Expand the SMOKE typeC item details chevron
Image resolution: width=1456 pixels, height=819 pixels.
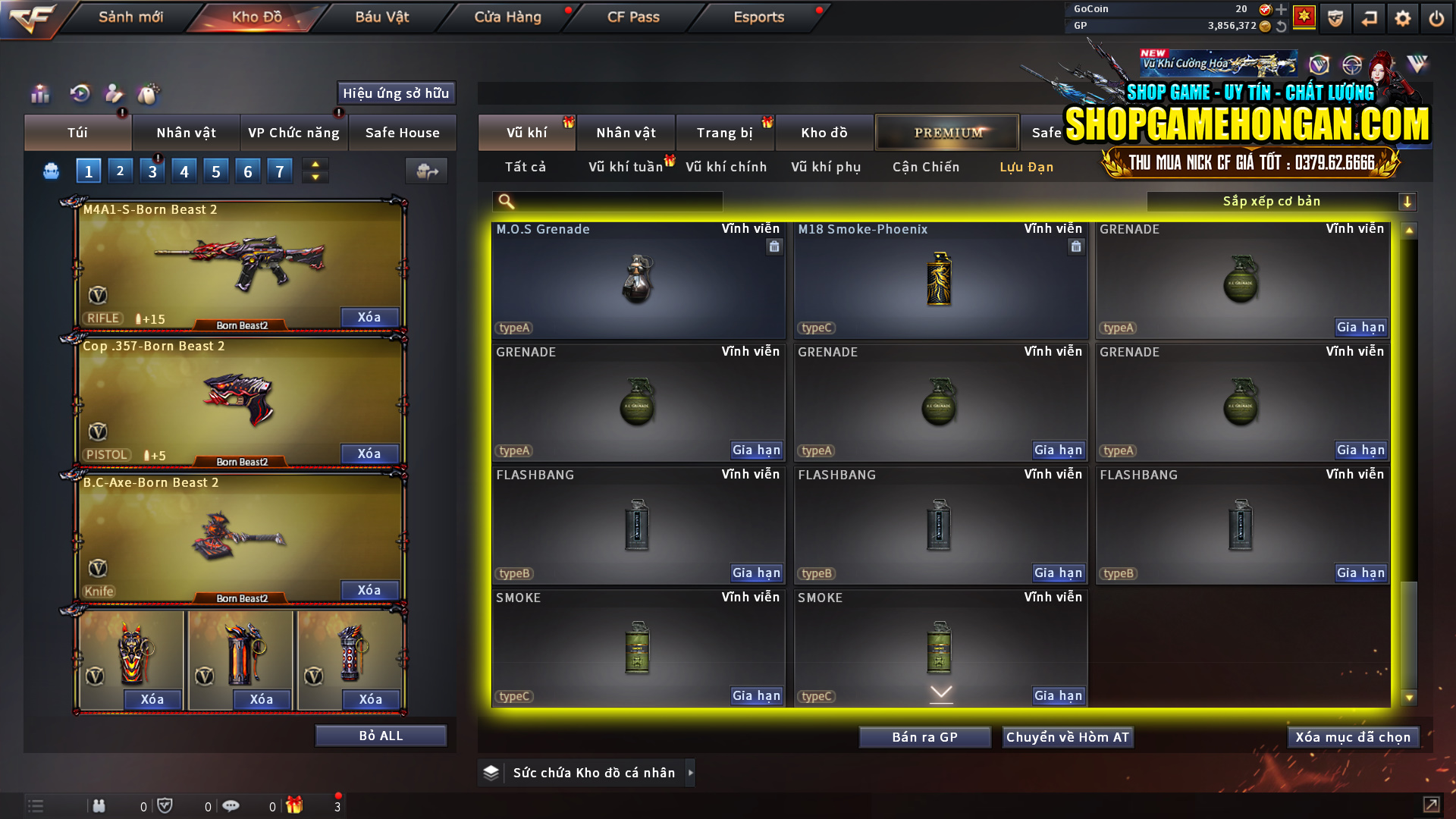tap(940, 692)
